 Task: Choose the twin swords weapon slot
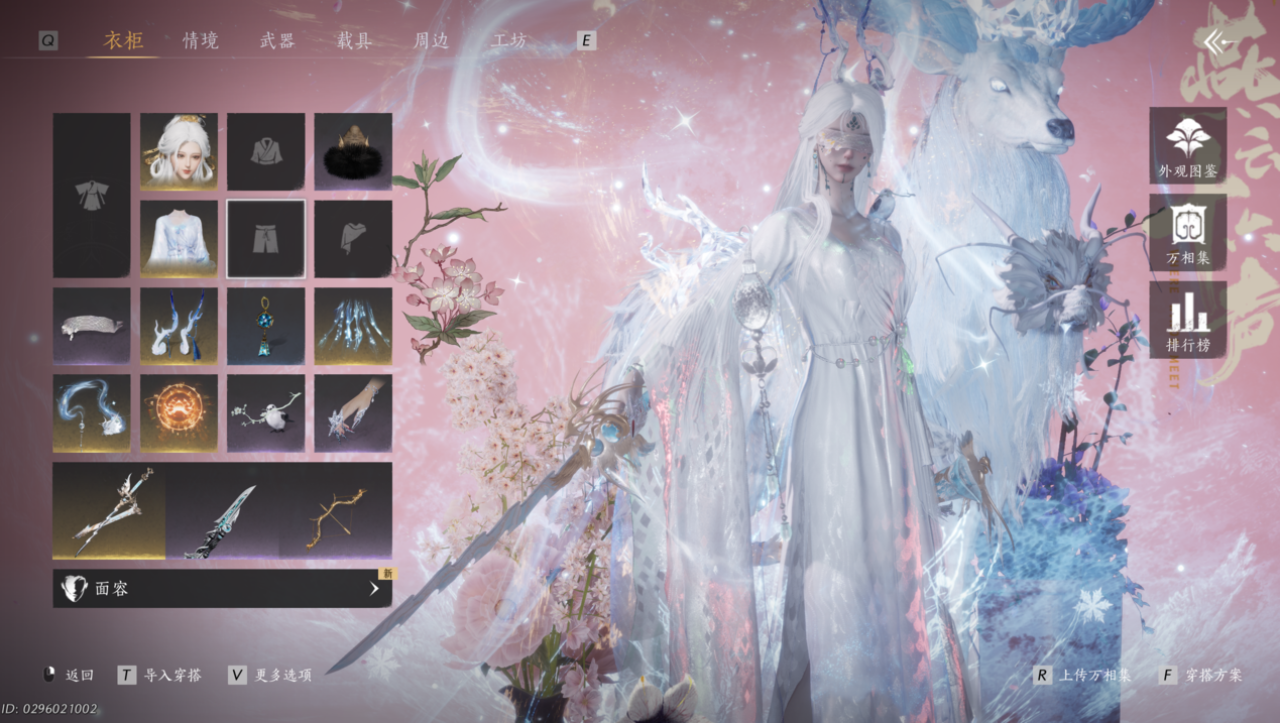[x=110, y=510]
